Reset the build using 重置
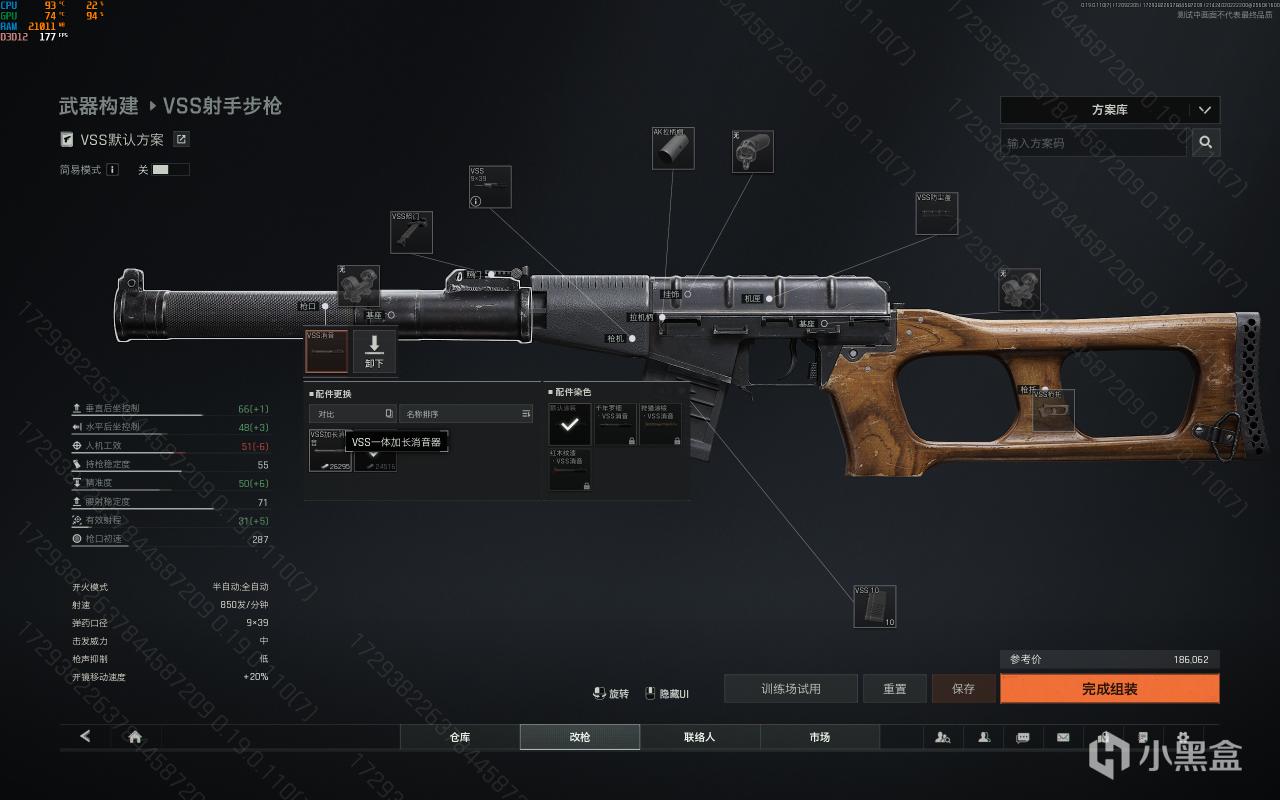Viewport: 1280px width, 800px height. point(895,689)
